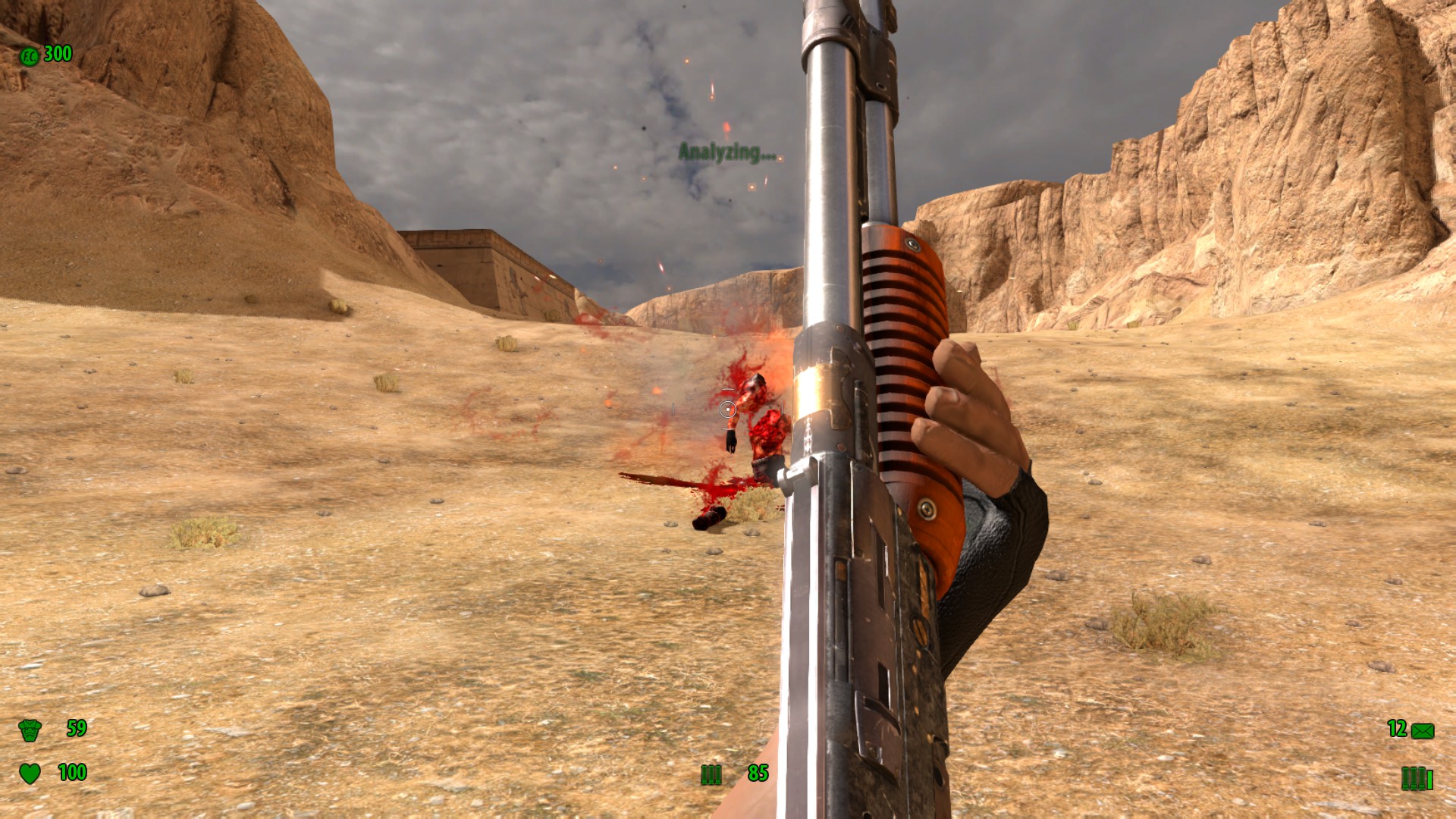Click the round green score icon
The width and height of the screenshot is (1456, 819).
tap(29, 56)
